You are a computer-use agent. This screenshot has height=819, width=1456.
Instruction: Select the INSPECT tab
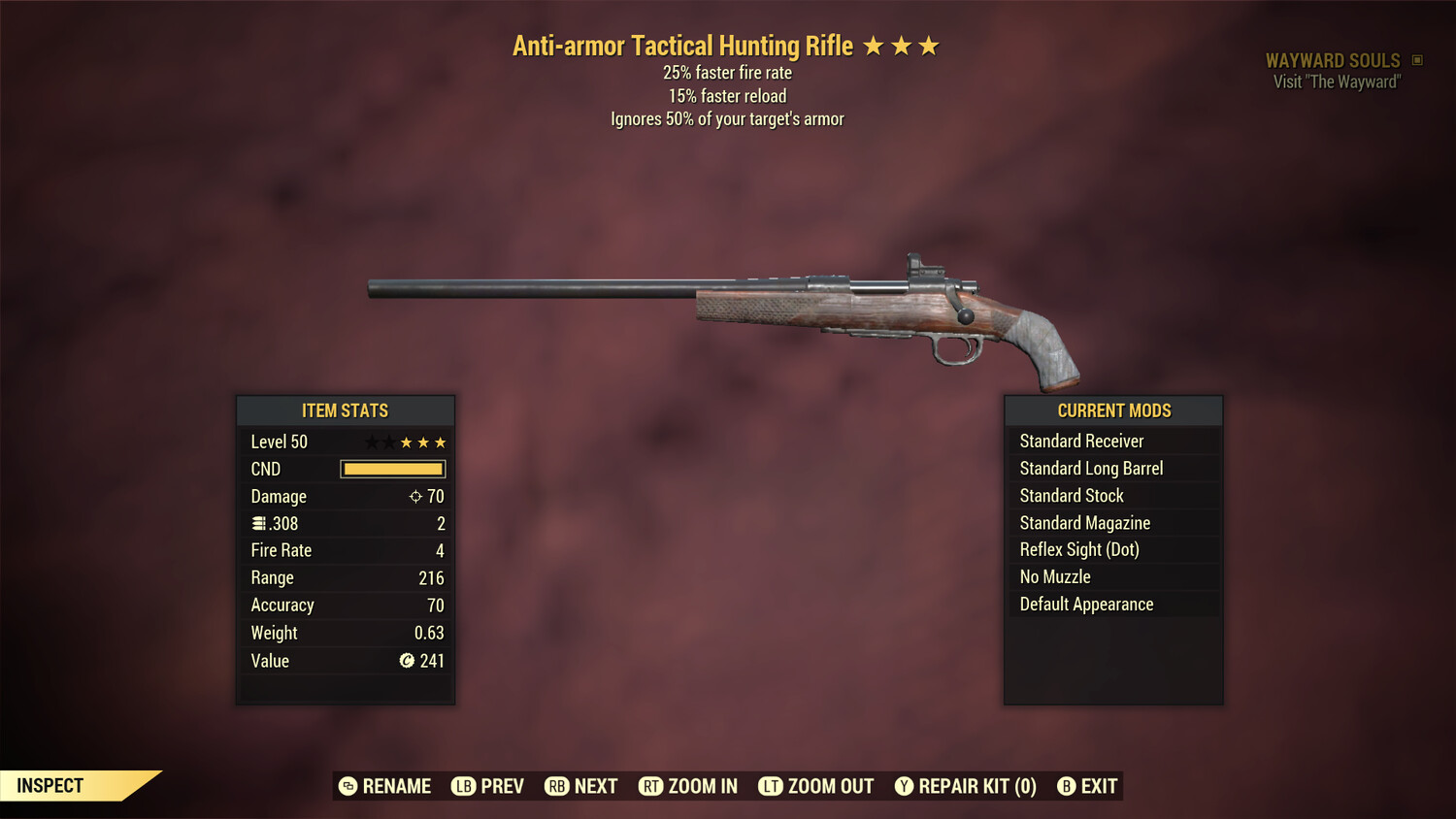(x=50, y=785)
